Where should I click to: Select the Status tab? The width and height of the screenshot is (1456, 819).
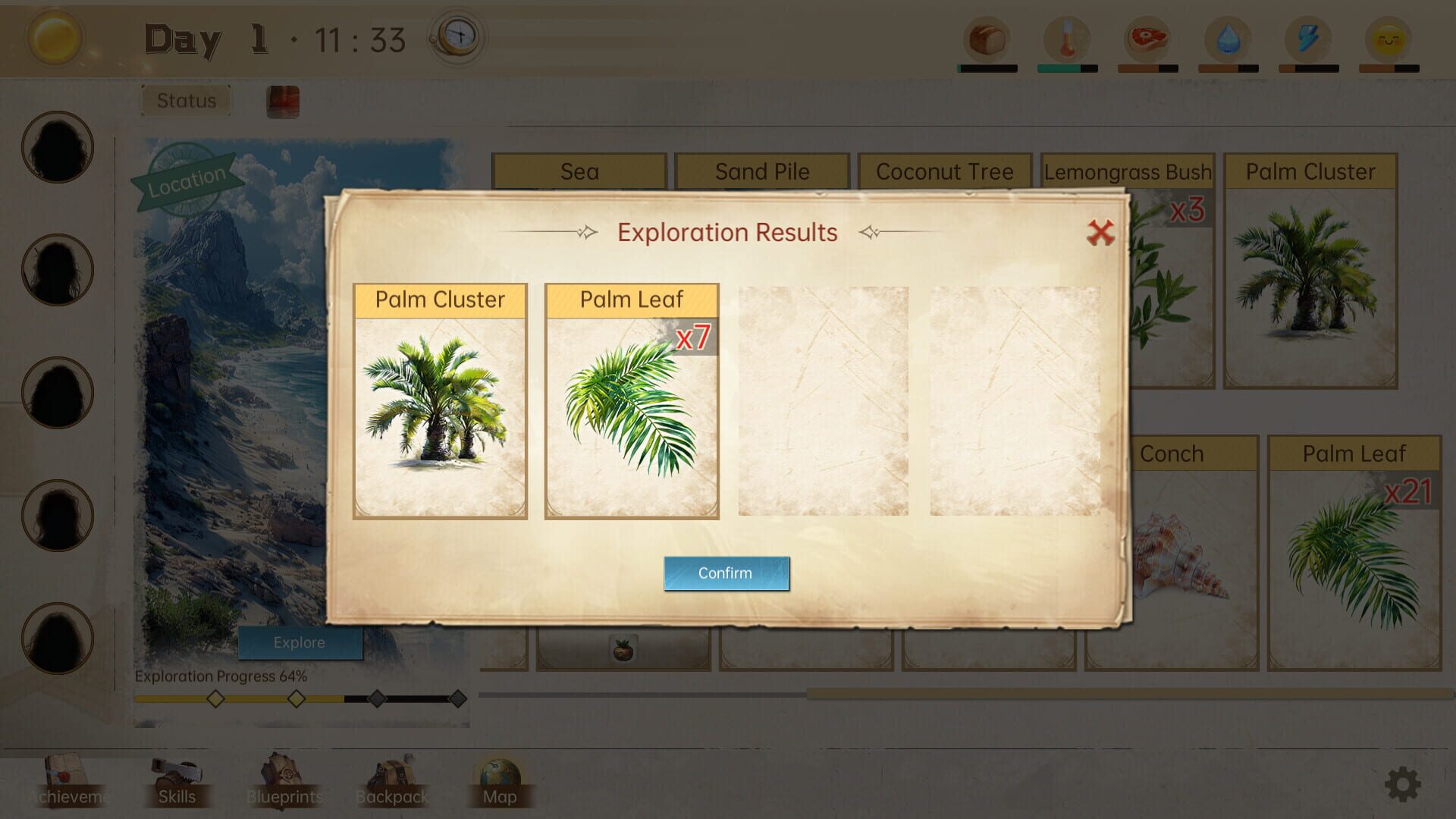tap(185, 99)
